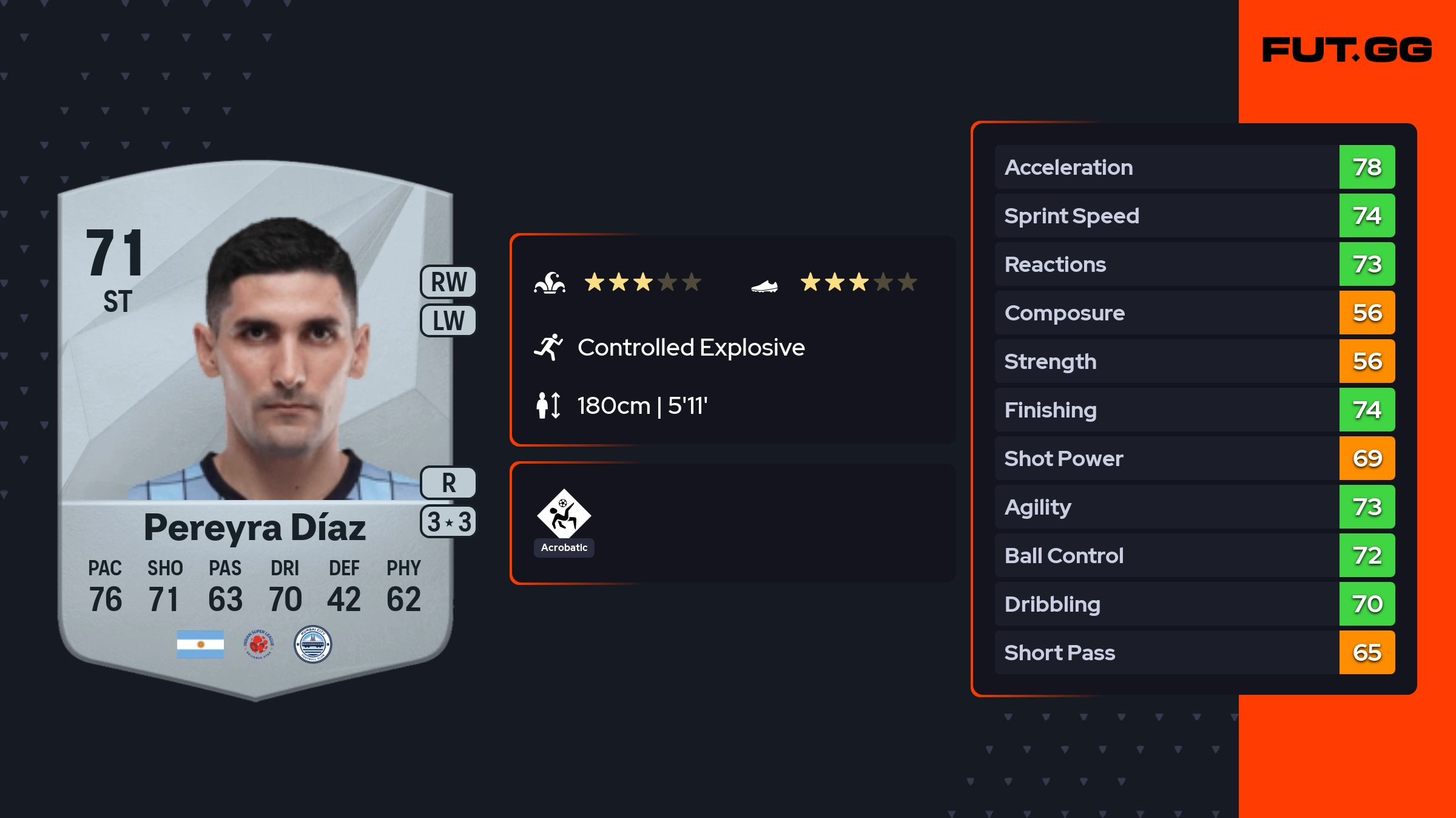Click the Mumbai City club crest

click(x=312, y=644)
